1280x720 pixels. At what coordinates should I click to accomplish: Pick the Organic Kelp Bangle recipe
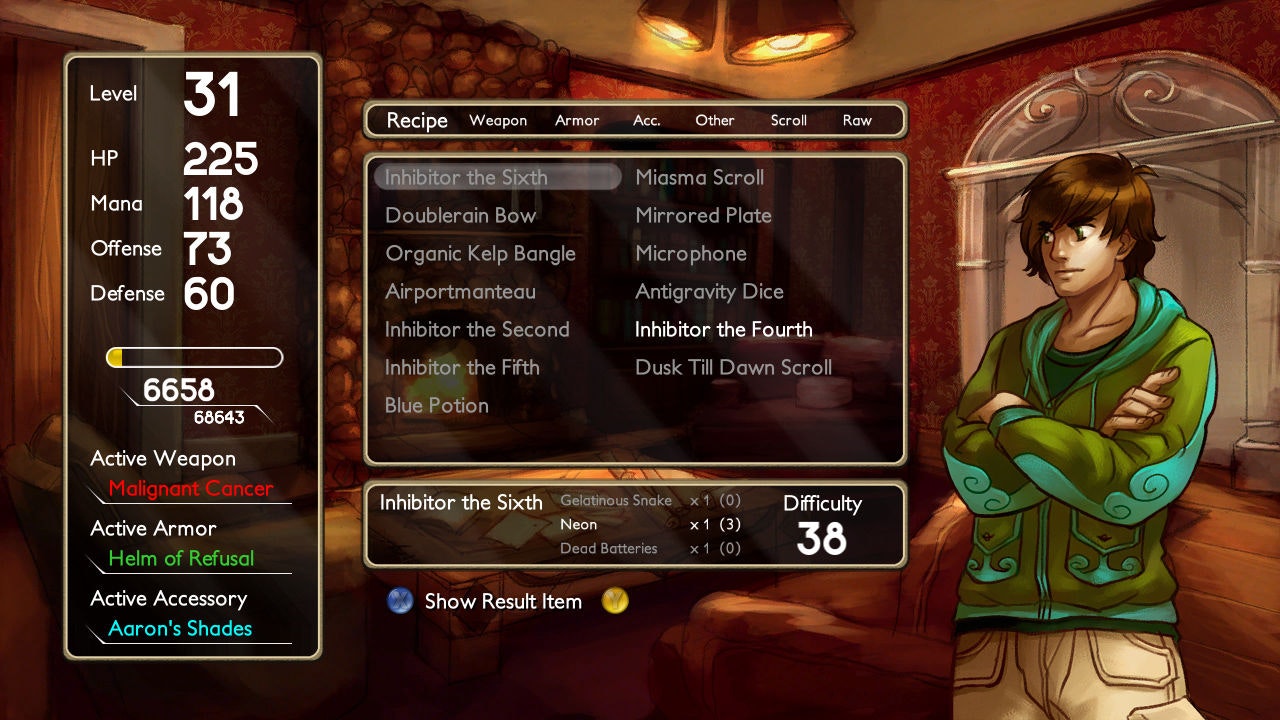tap(480, 254)
